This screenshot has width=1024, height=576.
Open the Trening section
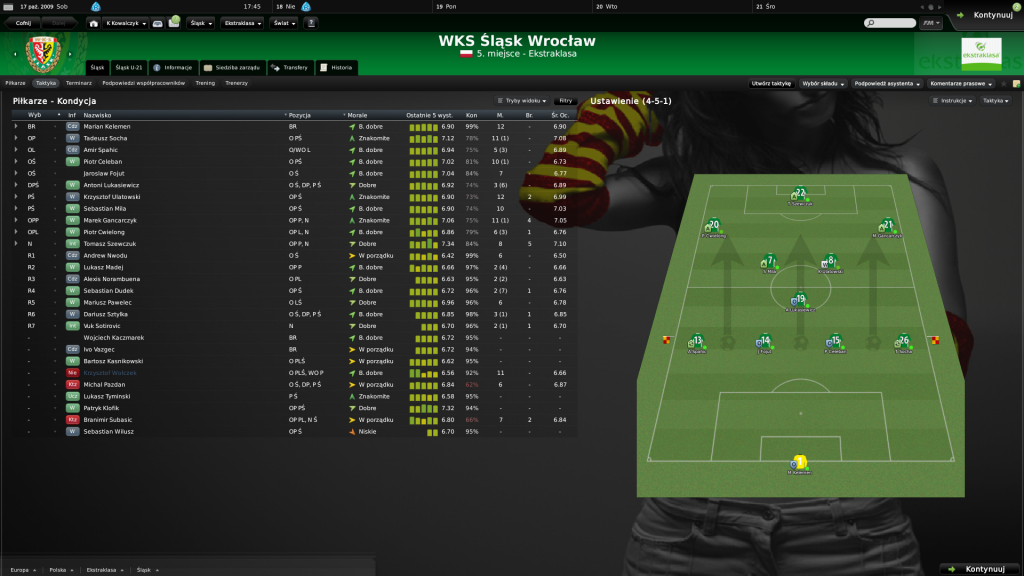205,84
